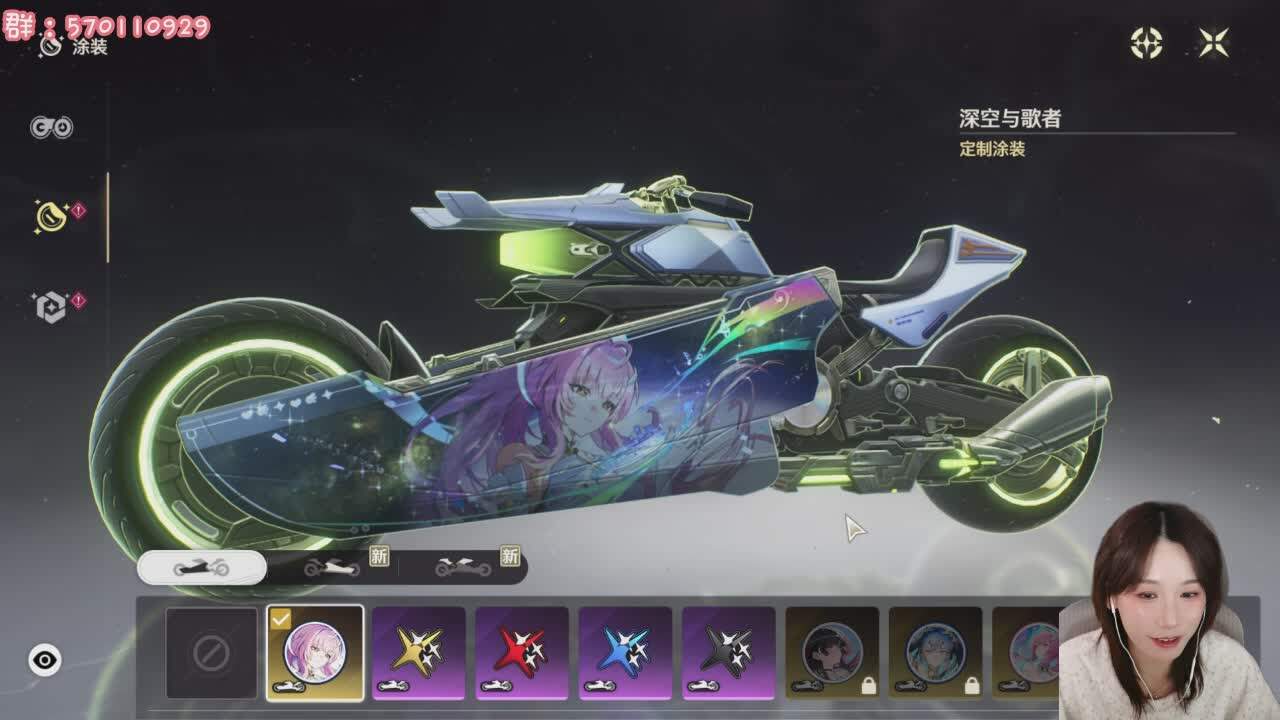This screenshot has width=1280, height=720.
Task: Select the first motorcycle model tab
Action: (201, 568)
